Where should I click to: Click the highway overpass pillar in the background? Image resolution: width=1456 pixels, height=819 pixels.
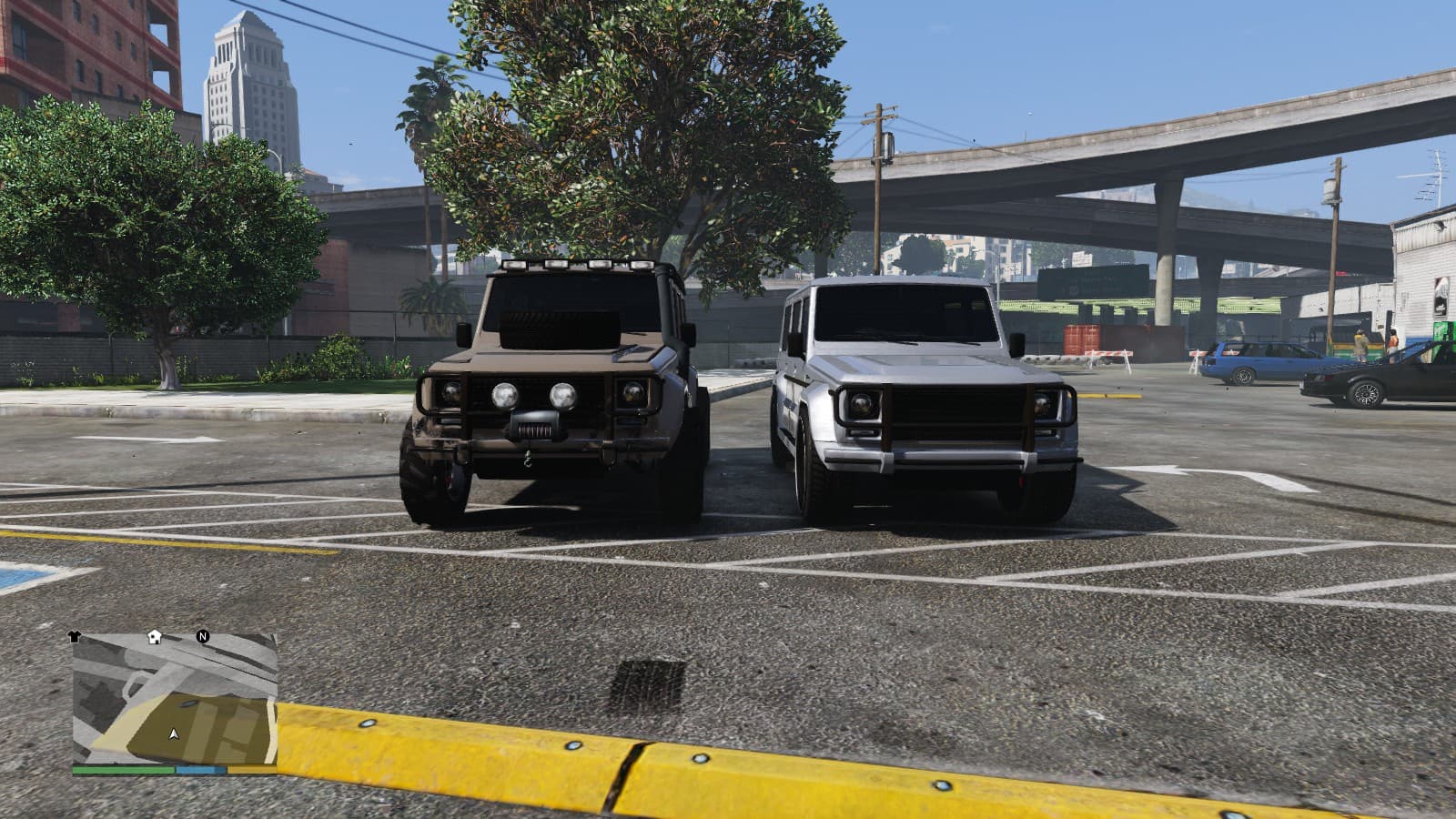[x=1166, y=282]
